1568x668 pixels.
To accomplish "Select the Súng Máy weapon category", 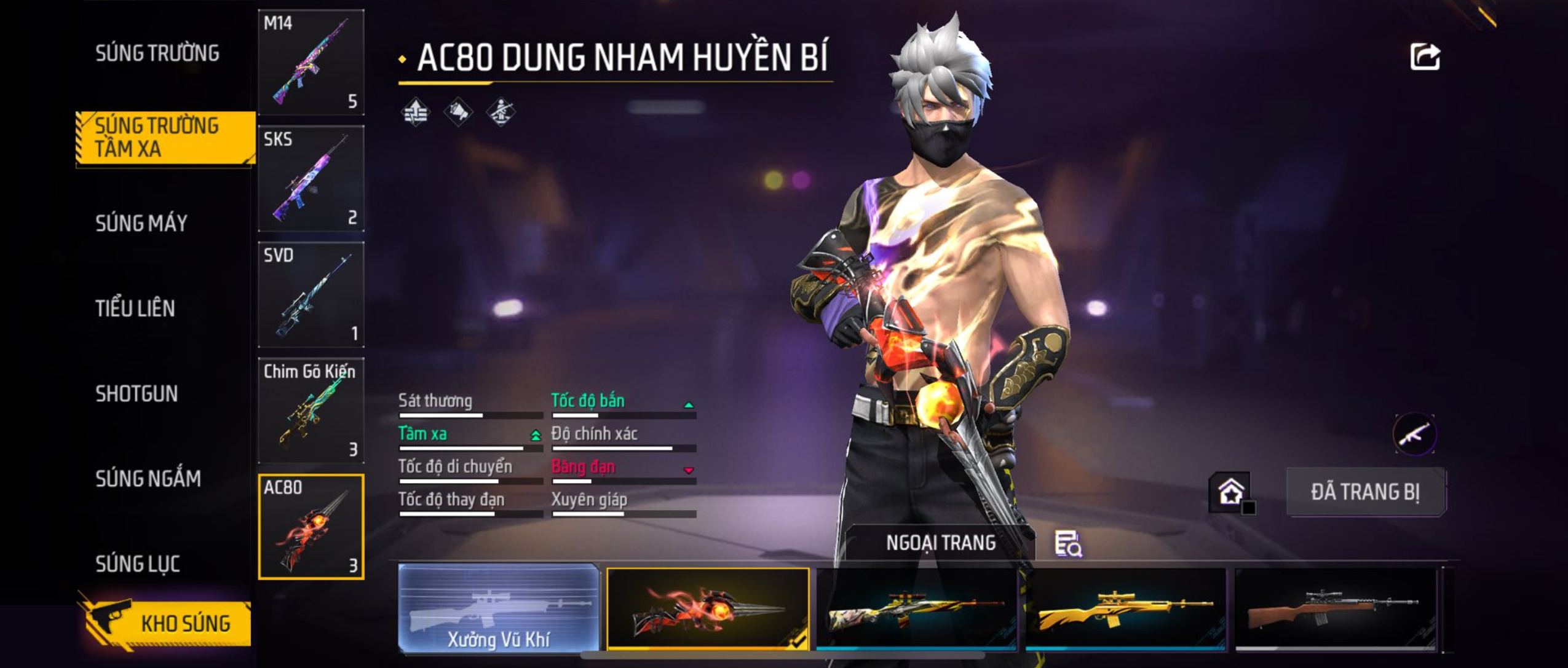I will point(141,223).
